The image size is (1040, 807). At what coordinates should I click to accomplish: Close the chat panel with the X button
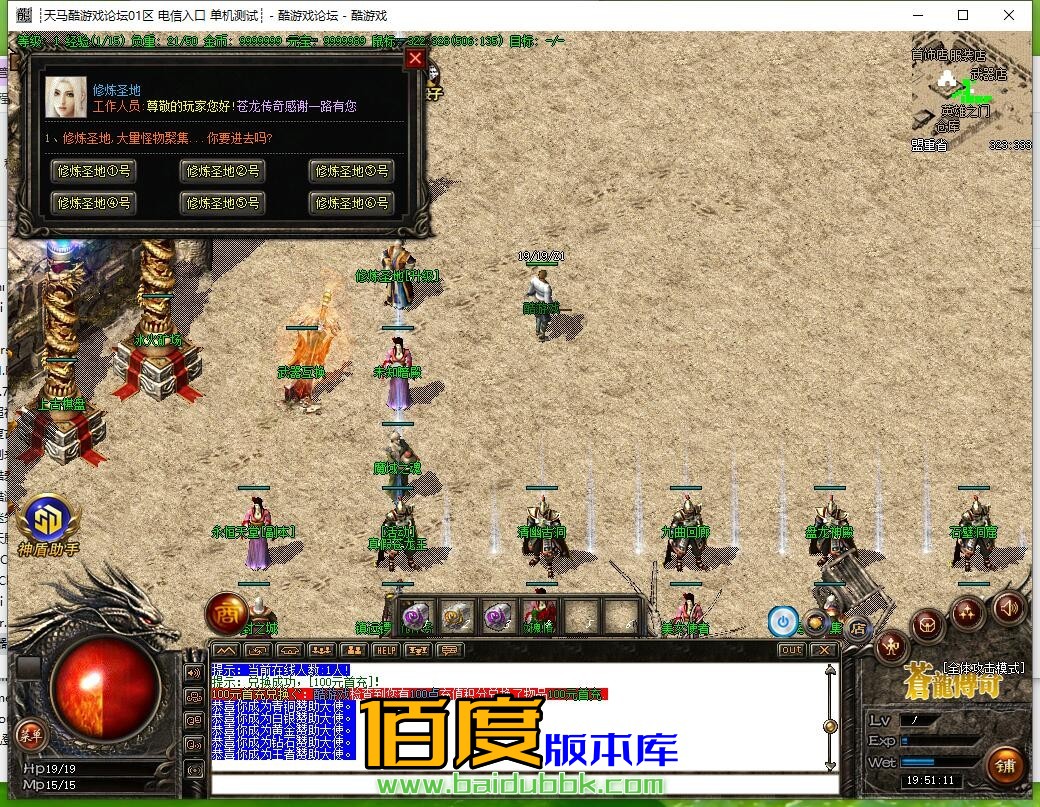click(x=823, y=650)
